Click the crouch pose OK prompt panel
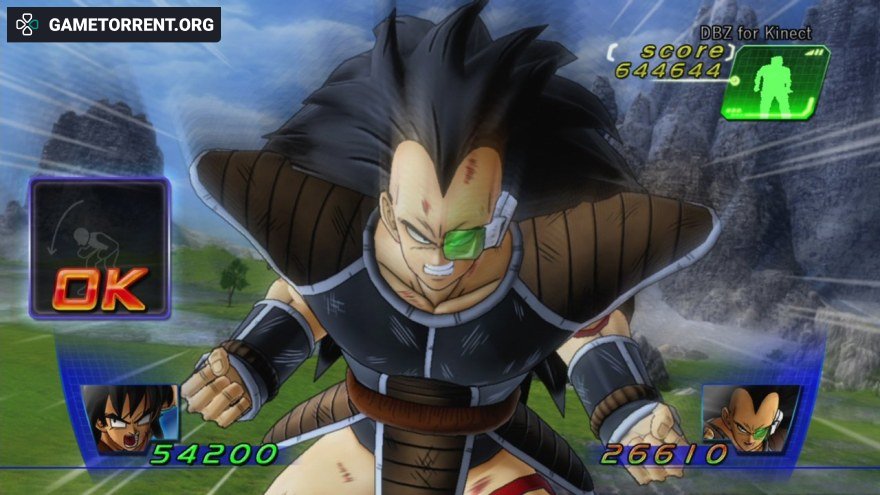The height and width of the screenshot is (495, 880). (x=99, y=249)
